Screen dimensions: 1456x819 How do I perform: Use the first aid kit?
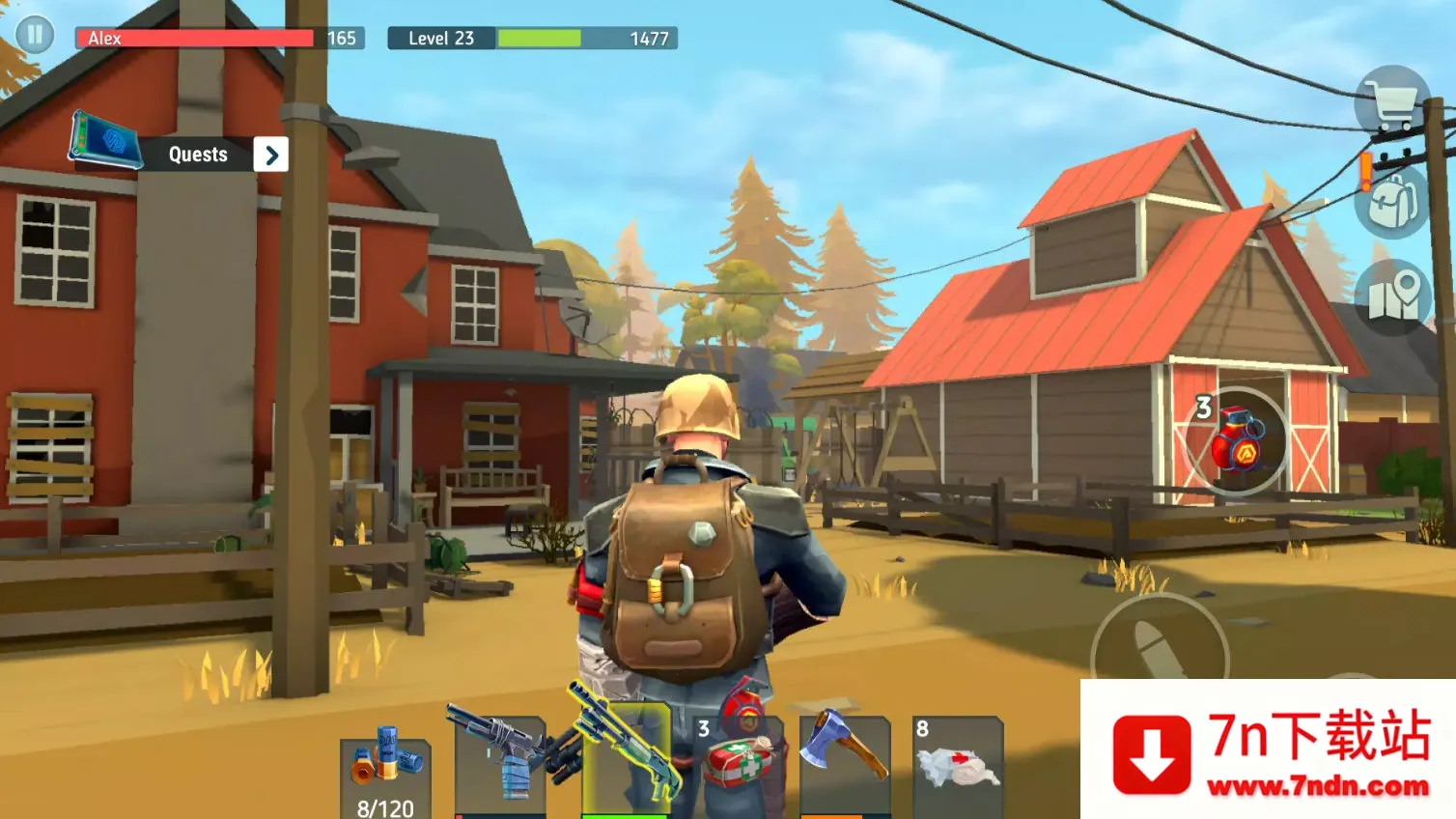tap(741, 764)
